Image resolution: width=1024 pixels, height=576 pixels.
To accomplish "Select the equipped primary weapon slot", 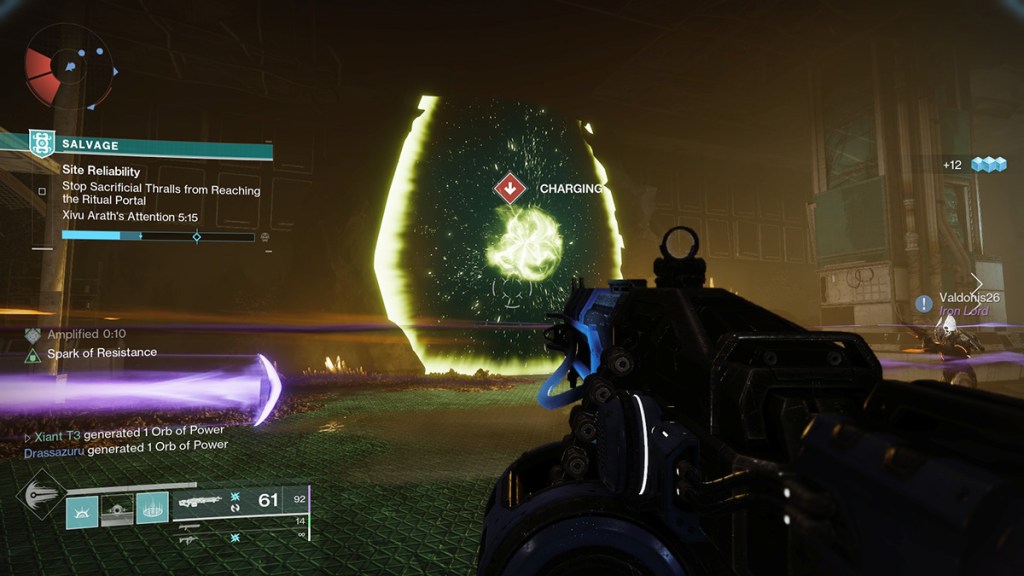I will 240,500.
